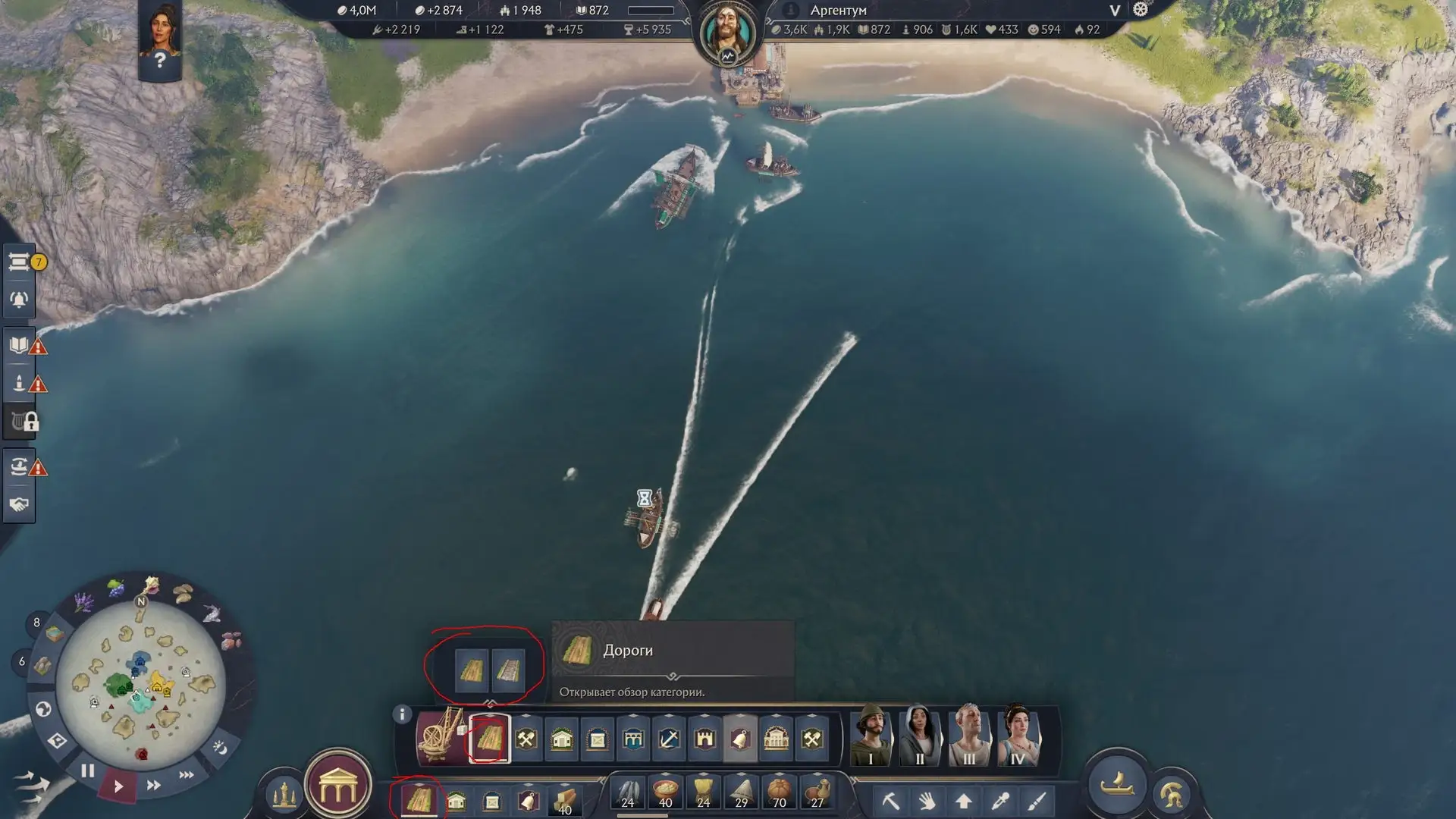The height and width of the screenshot is (819, 1456).
Task: Open the diplomacy handshake panel
Action: click(19, 504)
